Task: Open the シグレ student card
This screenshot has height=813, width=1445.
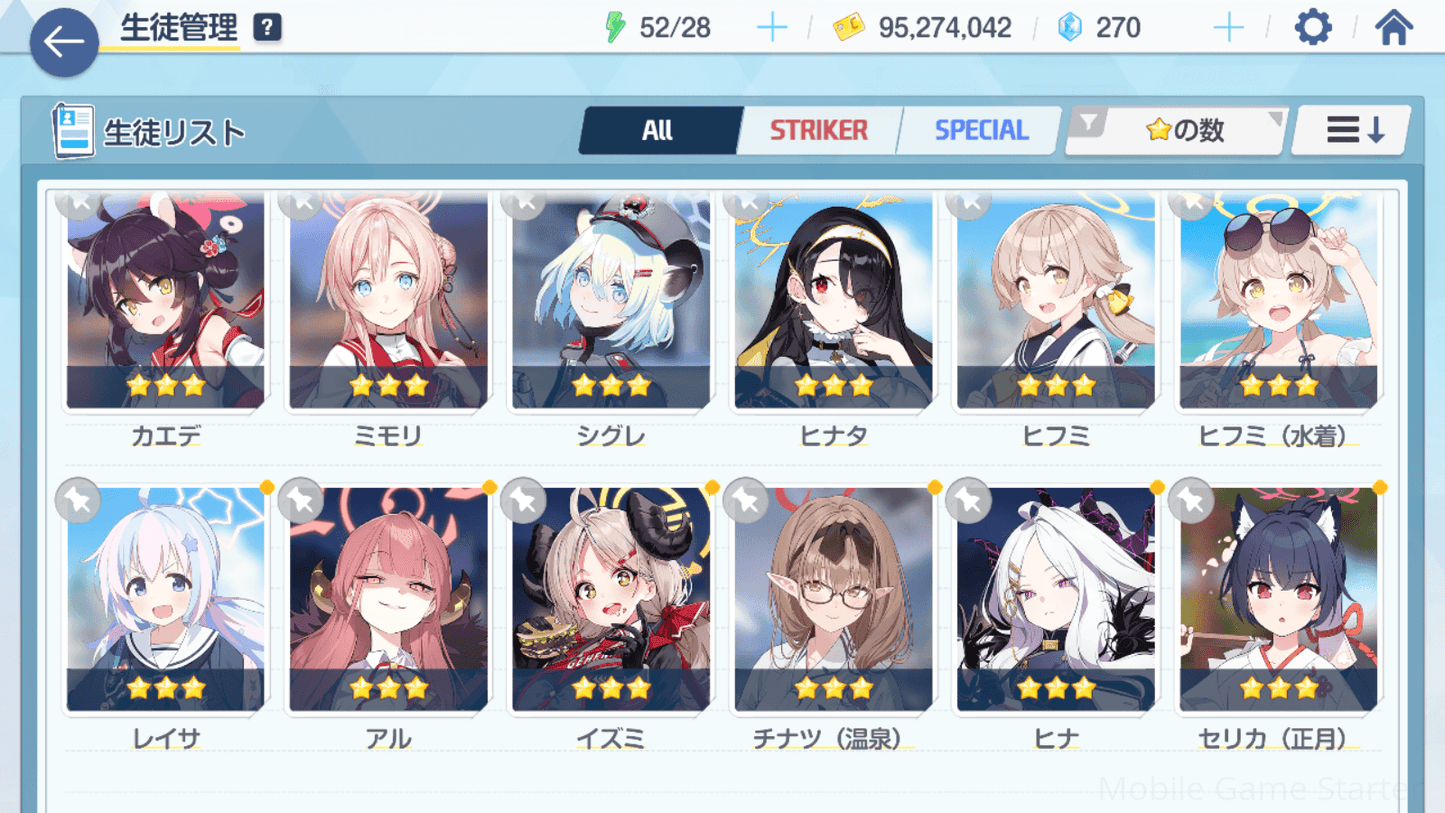Action: pos(611,302)
